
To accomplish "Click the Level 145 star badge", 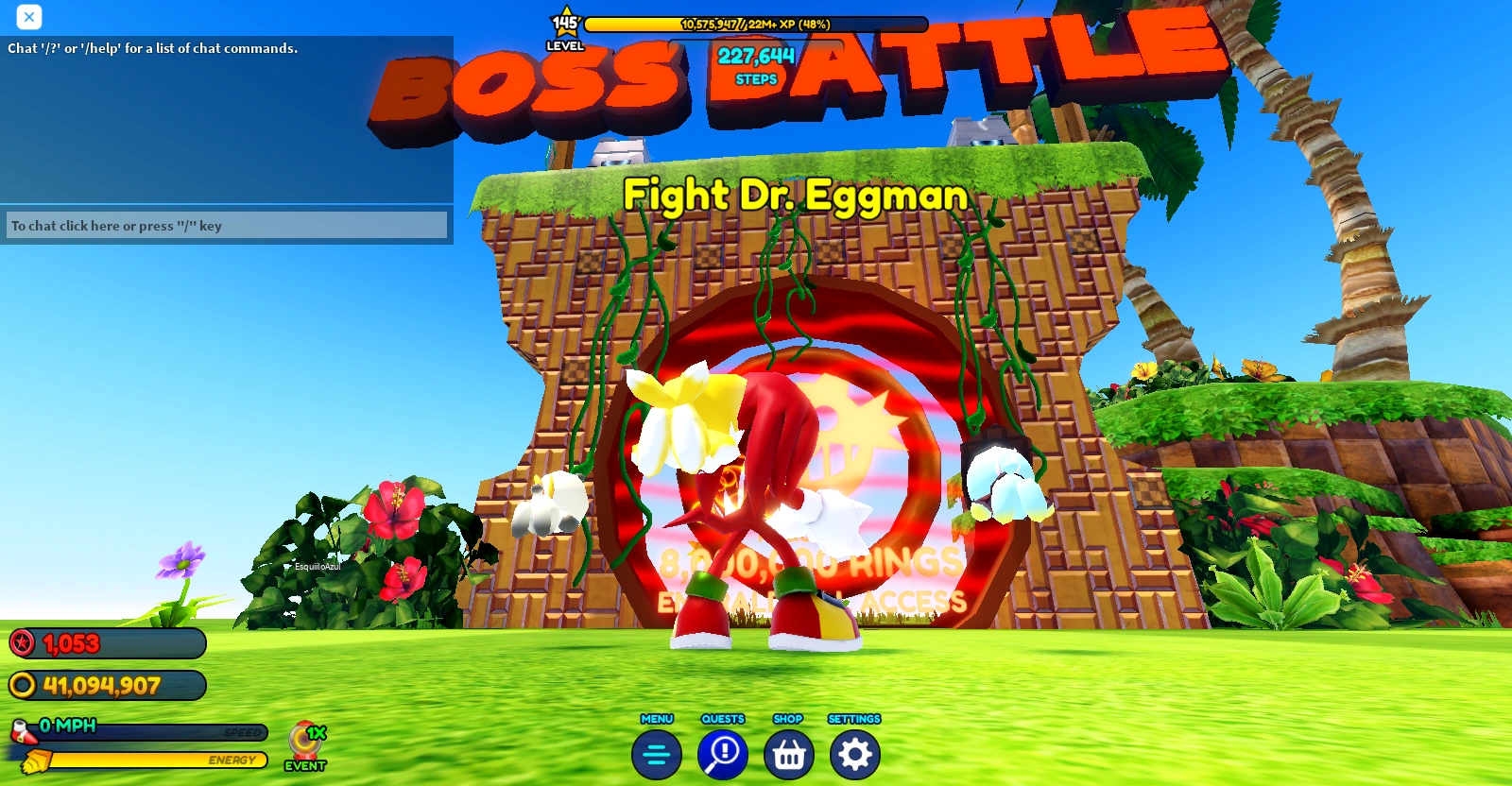I will coord(565,21).
